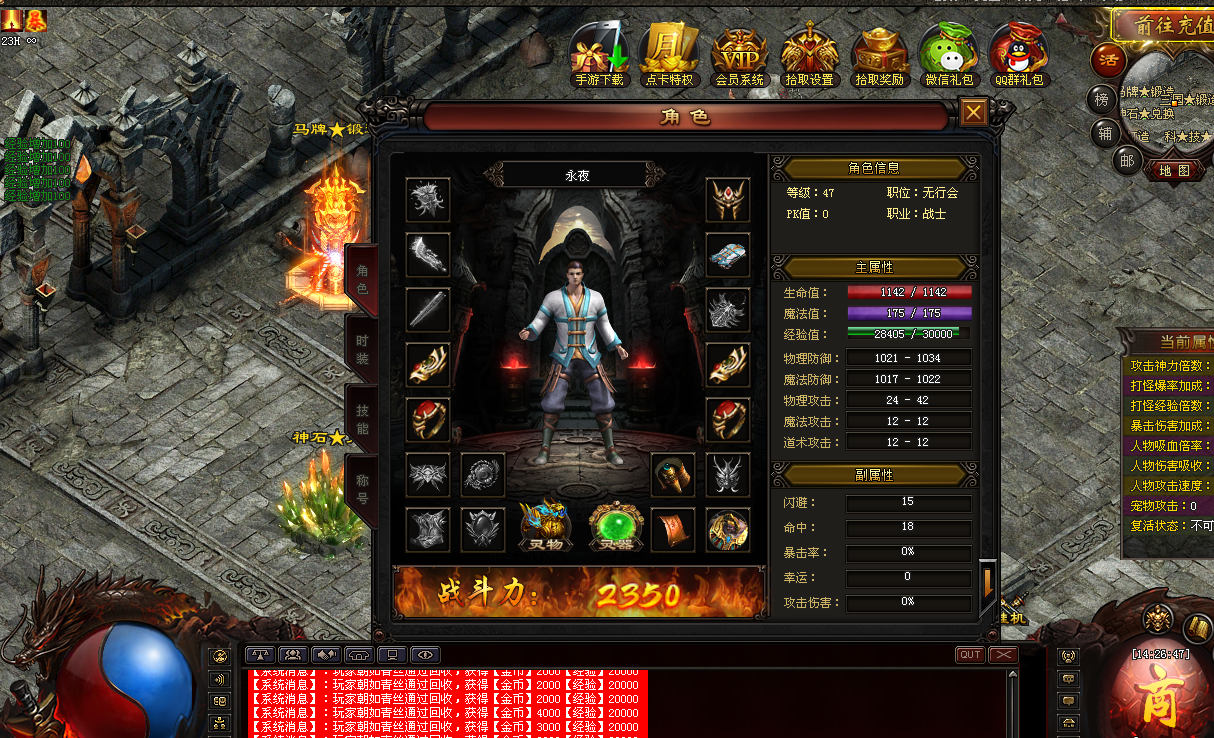Image resolution: width=1214 pixels, height=738 pixels.
Task: Click the round 活 activity button
Action: [1108, 60]
